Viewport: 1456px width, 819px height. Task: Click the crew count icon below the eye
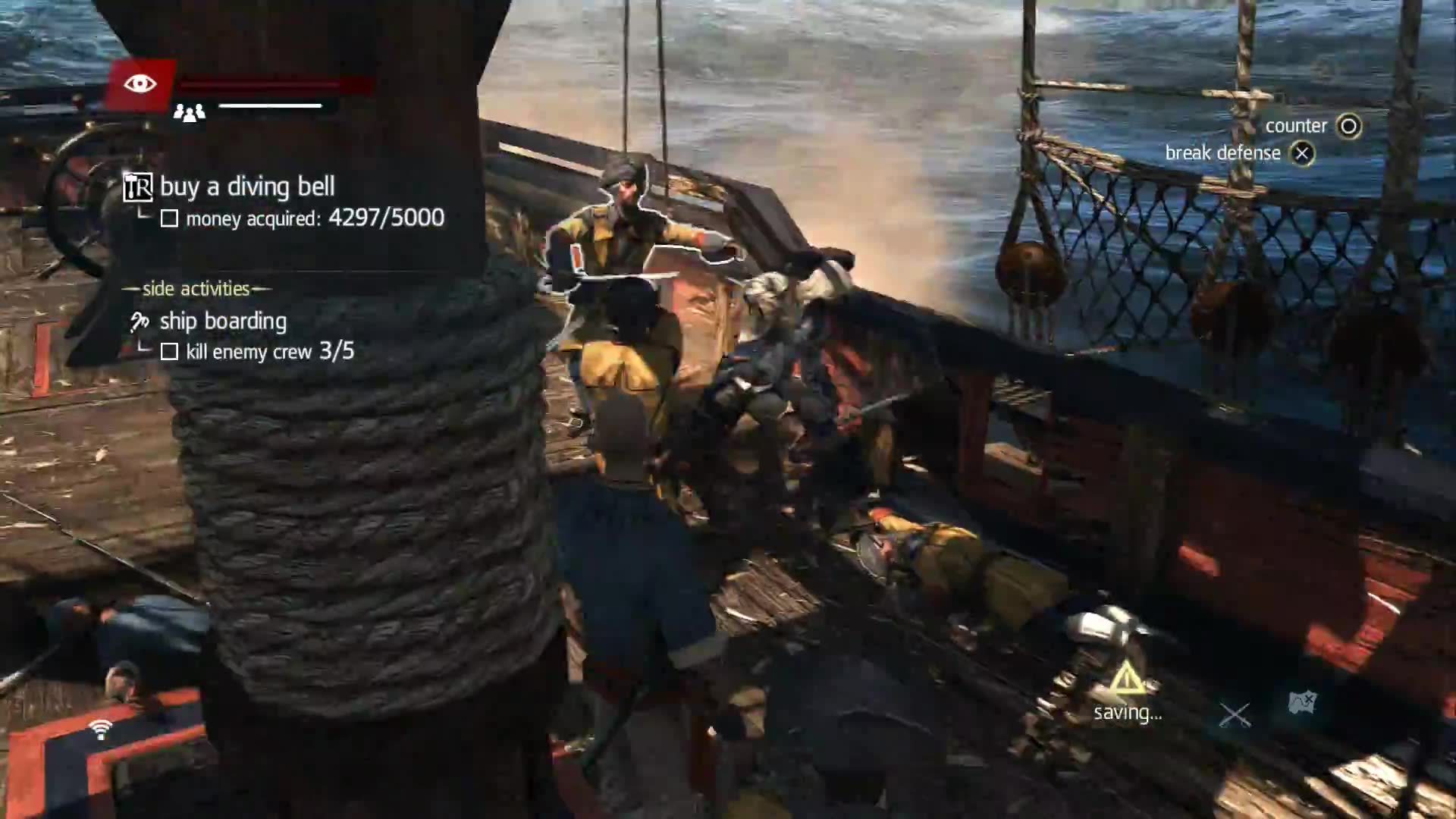tap(190, 111)
